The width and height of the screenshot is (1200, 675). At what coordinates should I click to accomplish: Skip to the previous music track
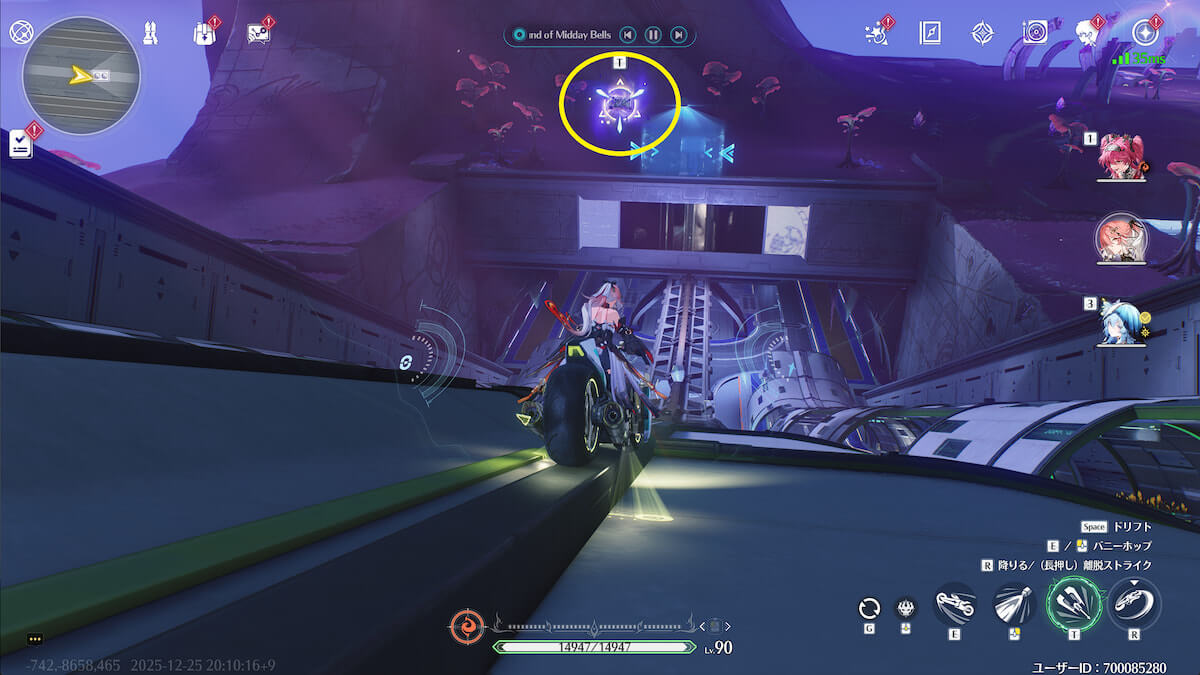[627, 35]
